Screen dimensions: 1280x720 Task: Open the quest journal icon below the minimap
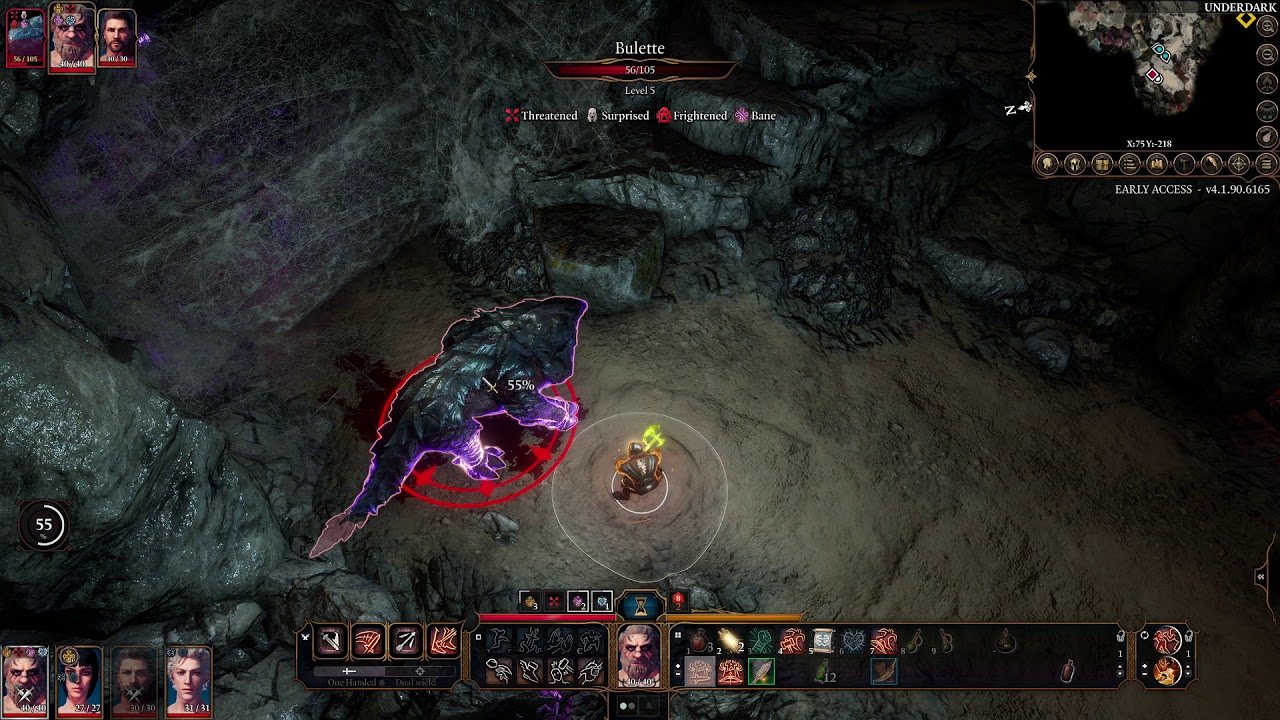click(1130, 163)
